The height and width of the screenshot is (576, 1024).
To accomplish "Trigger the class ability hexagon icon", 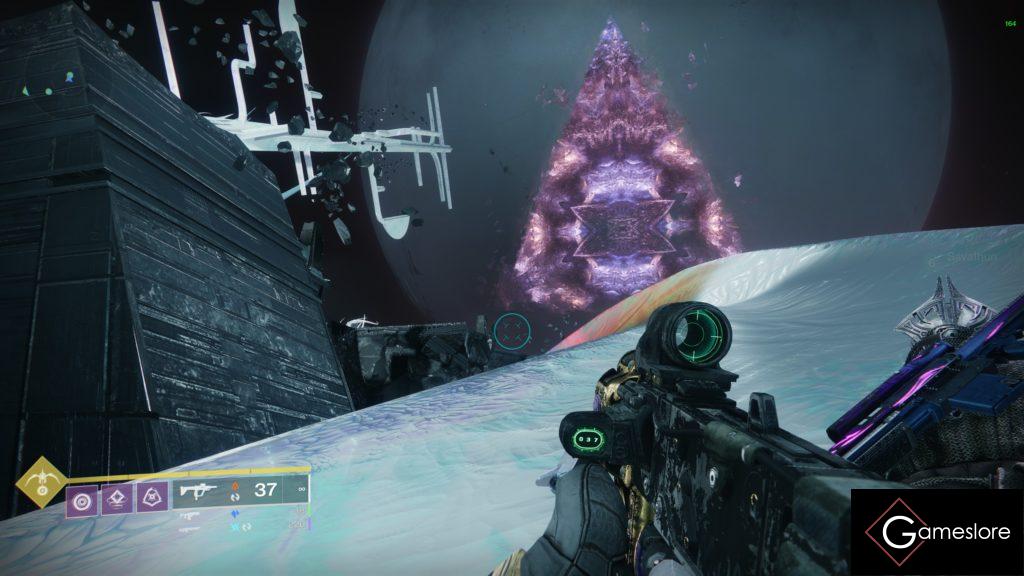I will pyautogui.click(x=152, y=499).
